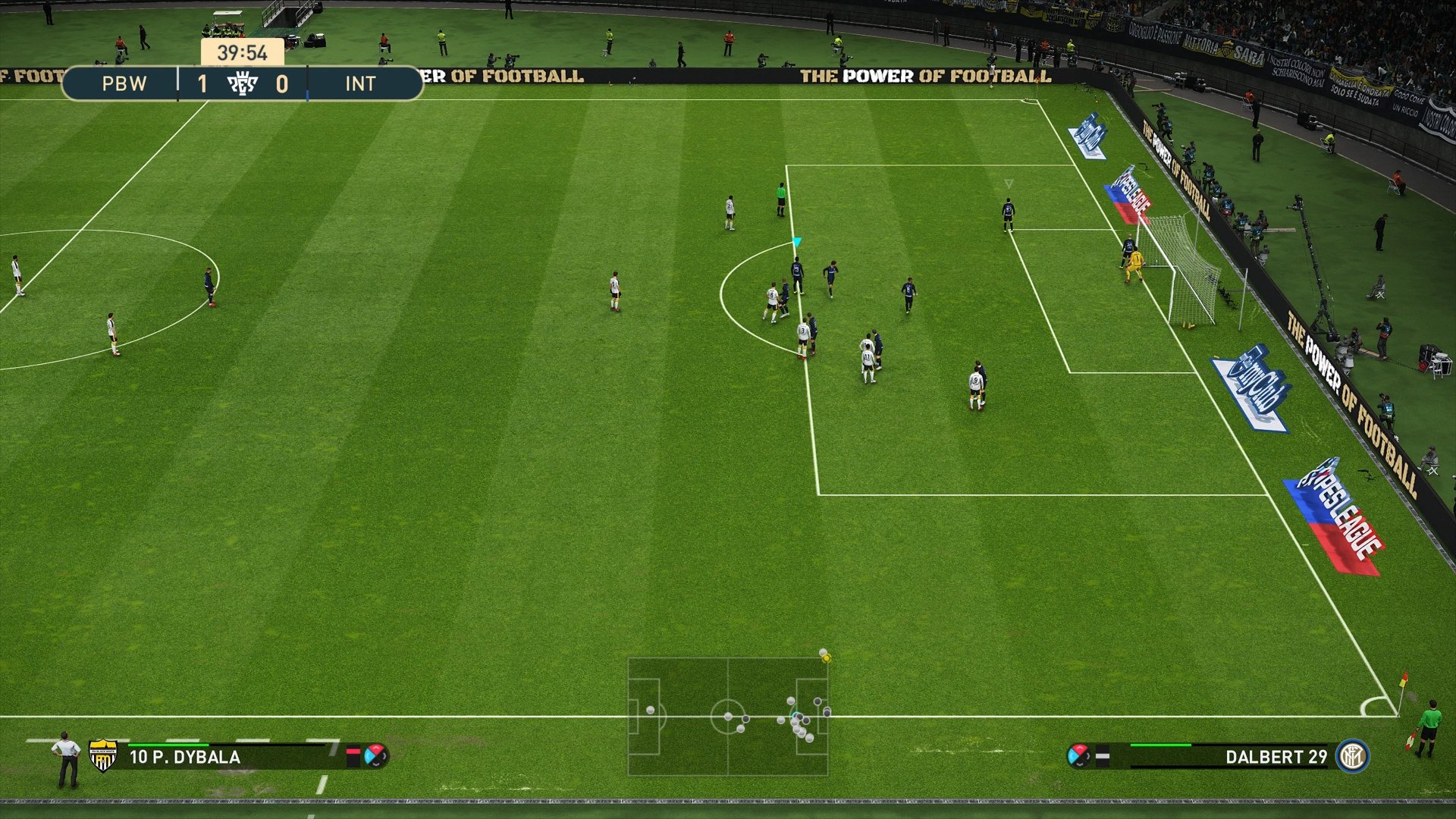The image size is (1456, 819).
Task: Expand the INT score panel showing 0
Action: pos(284,83)
